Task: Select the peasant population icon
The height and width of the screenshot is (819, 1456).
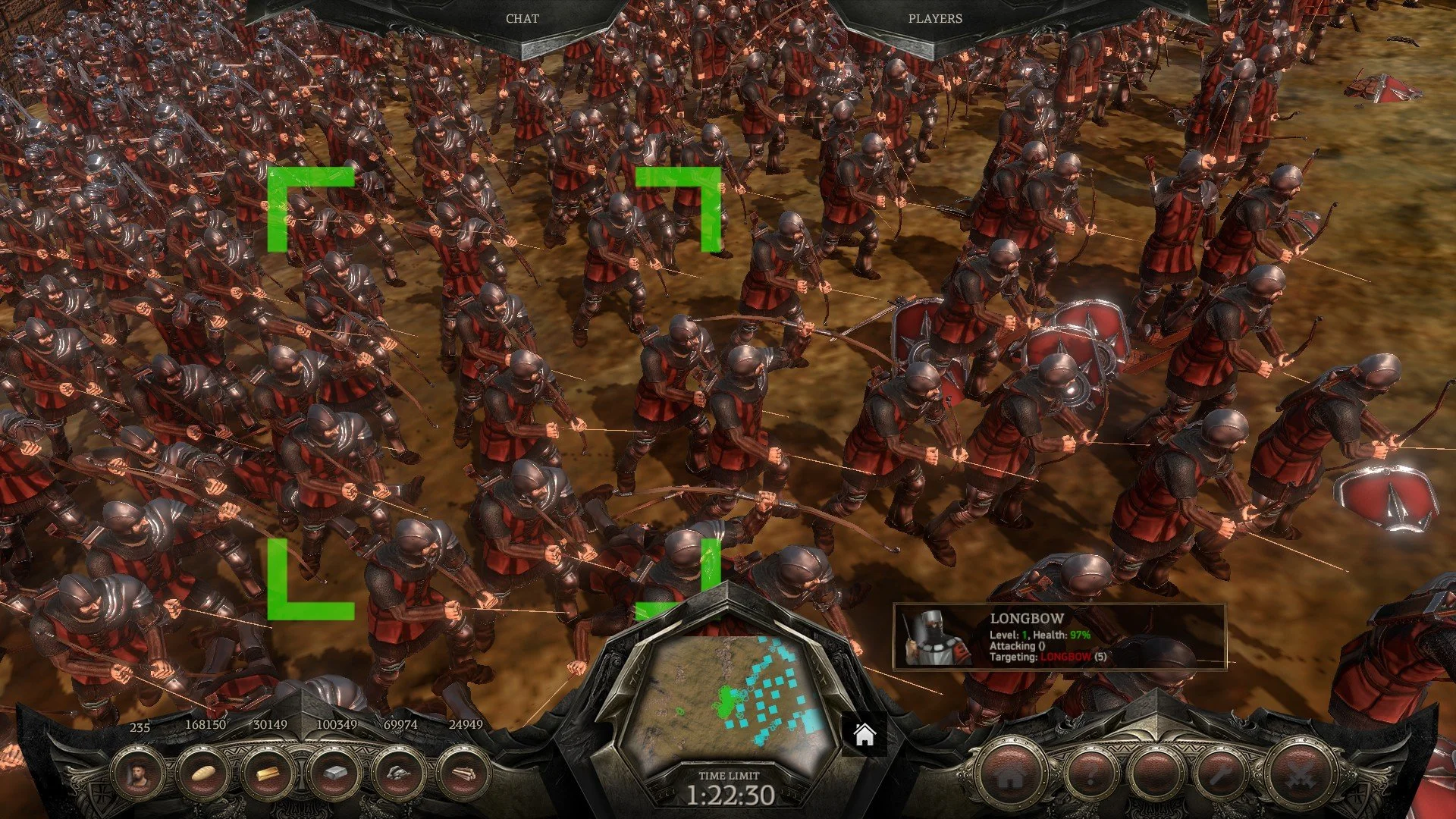Action: [x=139, y=775]
